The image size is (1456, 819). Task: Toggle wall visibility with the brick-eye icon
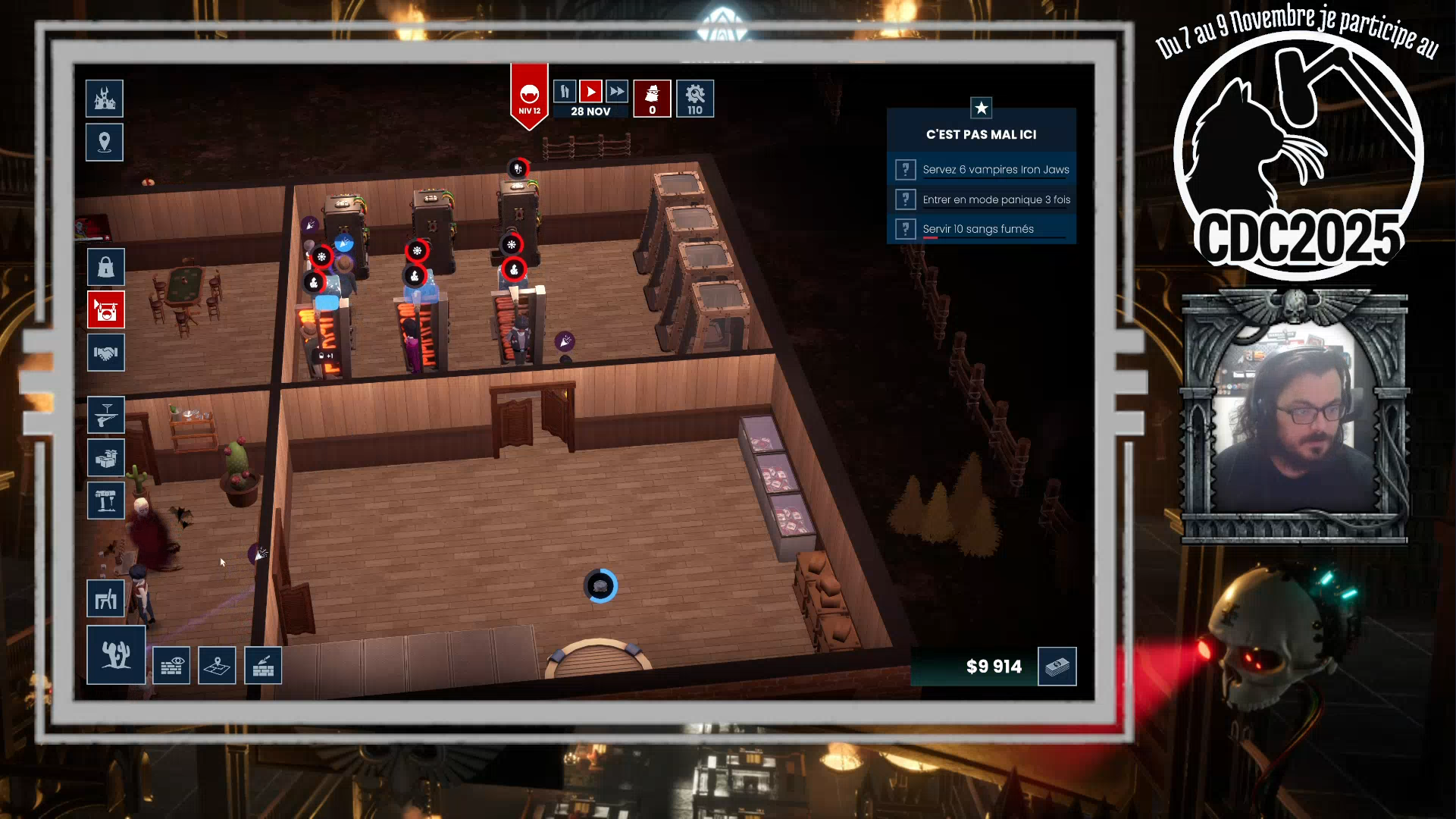(172, 665)
